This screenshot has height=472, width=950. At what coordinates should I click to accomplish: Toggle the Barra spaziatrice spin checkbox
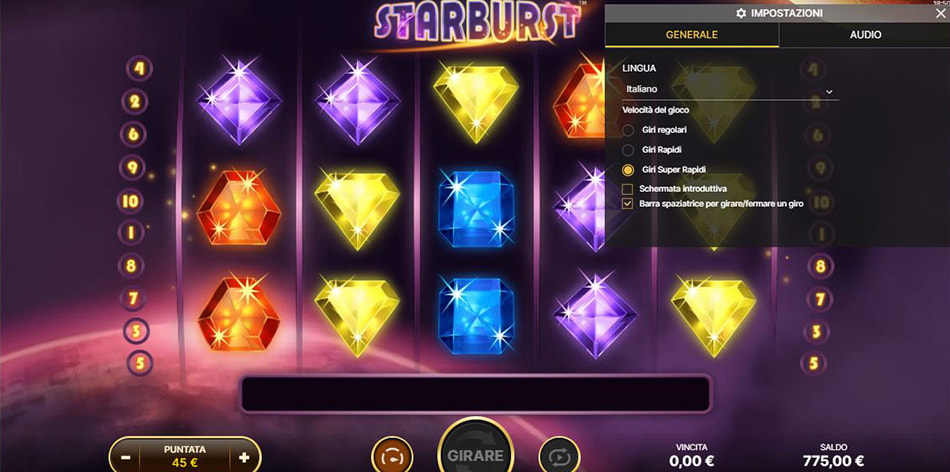click(628, 203)
